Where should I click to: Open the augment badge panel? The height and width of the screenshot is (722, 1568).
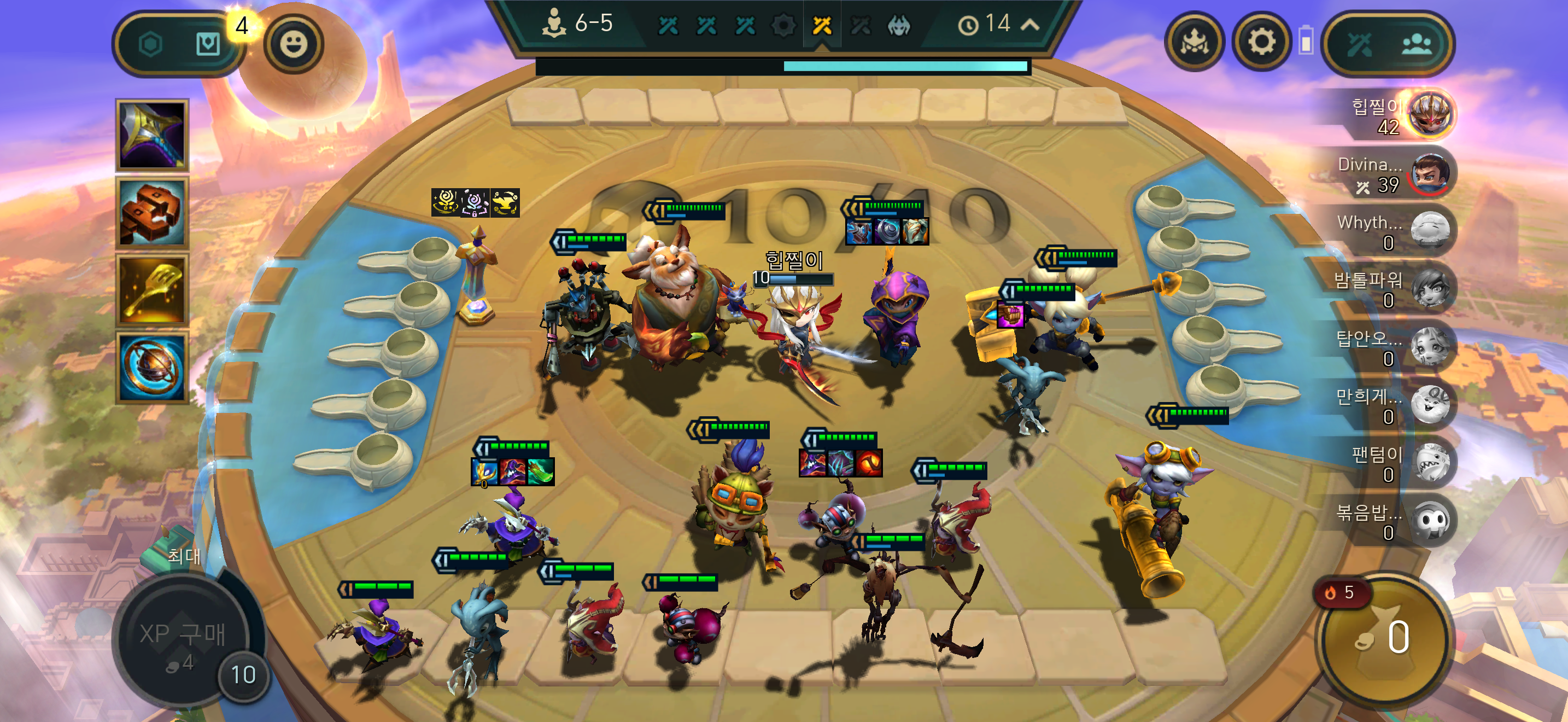pyautogui.click(x=208, y=44)
